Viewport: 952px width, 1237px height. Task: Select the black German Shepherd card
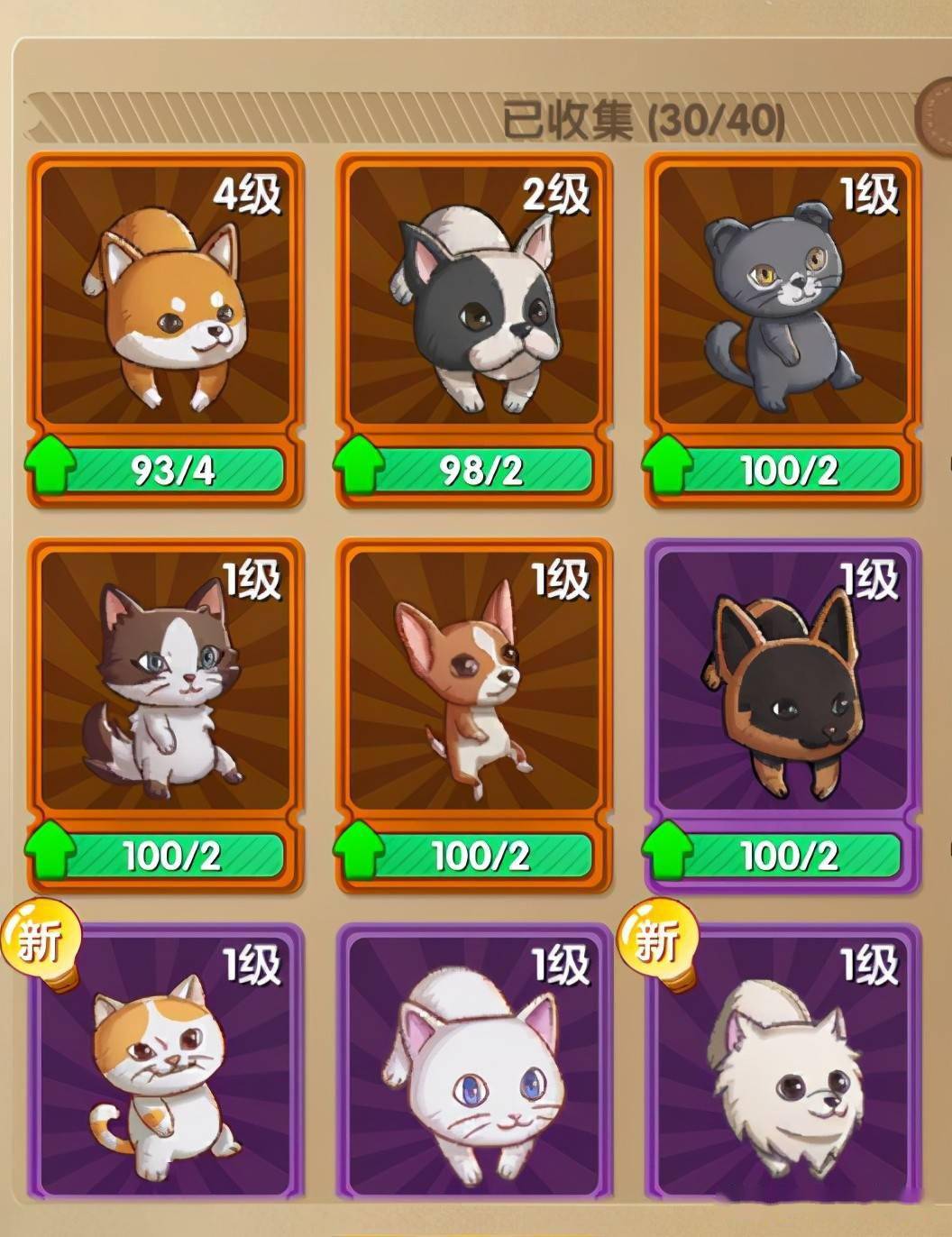pos(783,683)
